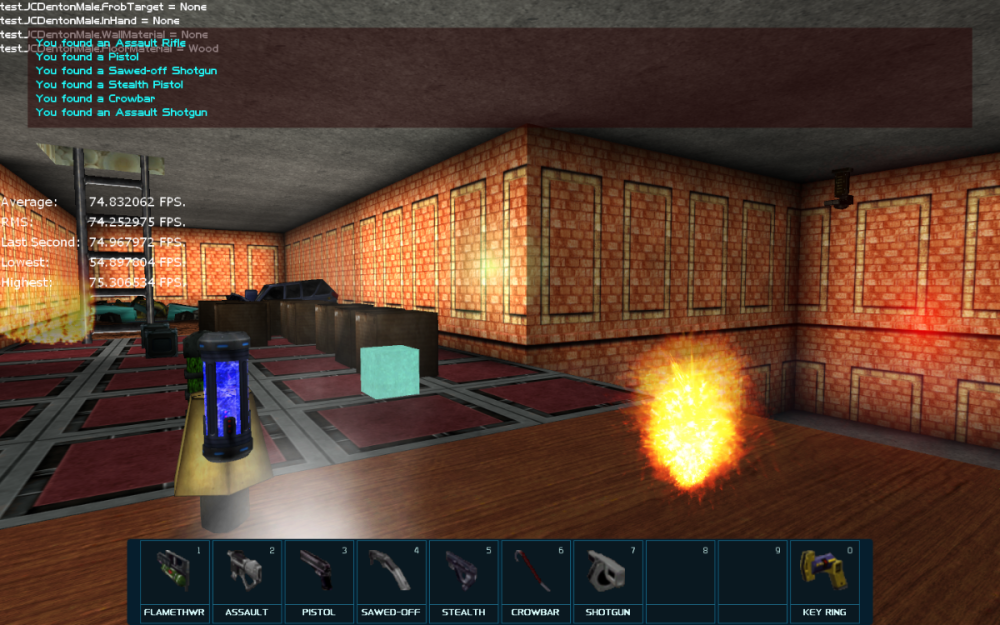The image size is (1000, 625).
Task: Equip the Crowbar from the belt
Action: click(x=535, y=577)
